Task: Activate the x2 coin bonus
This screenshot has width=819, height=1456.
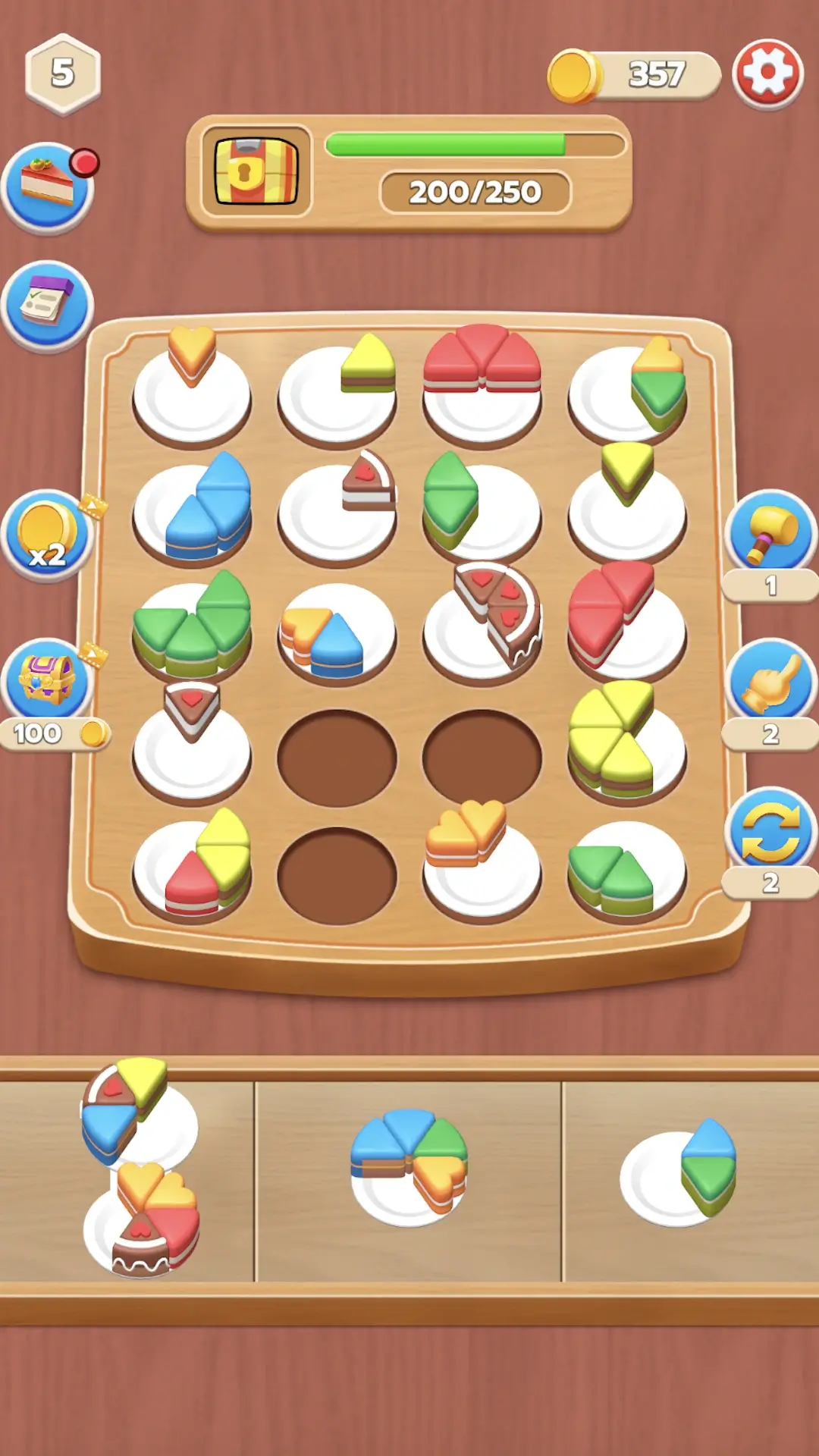Action: 47,535
